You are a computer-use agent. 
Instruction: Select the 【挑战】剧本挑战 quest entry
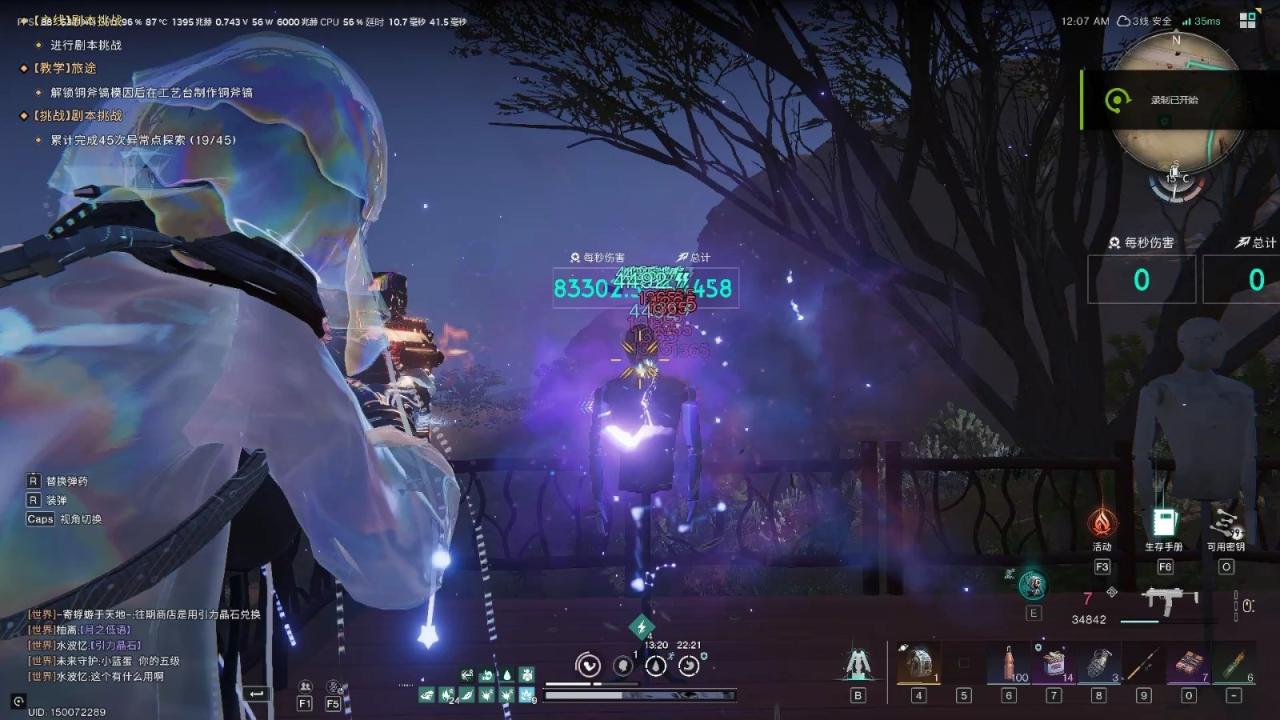point(70,116)
